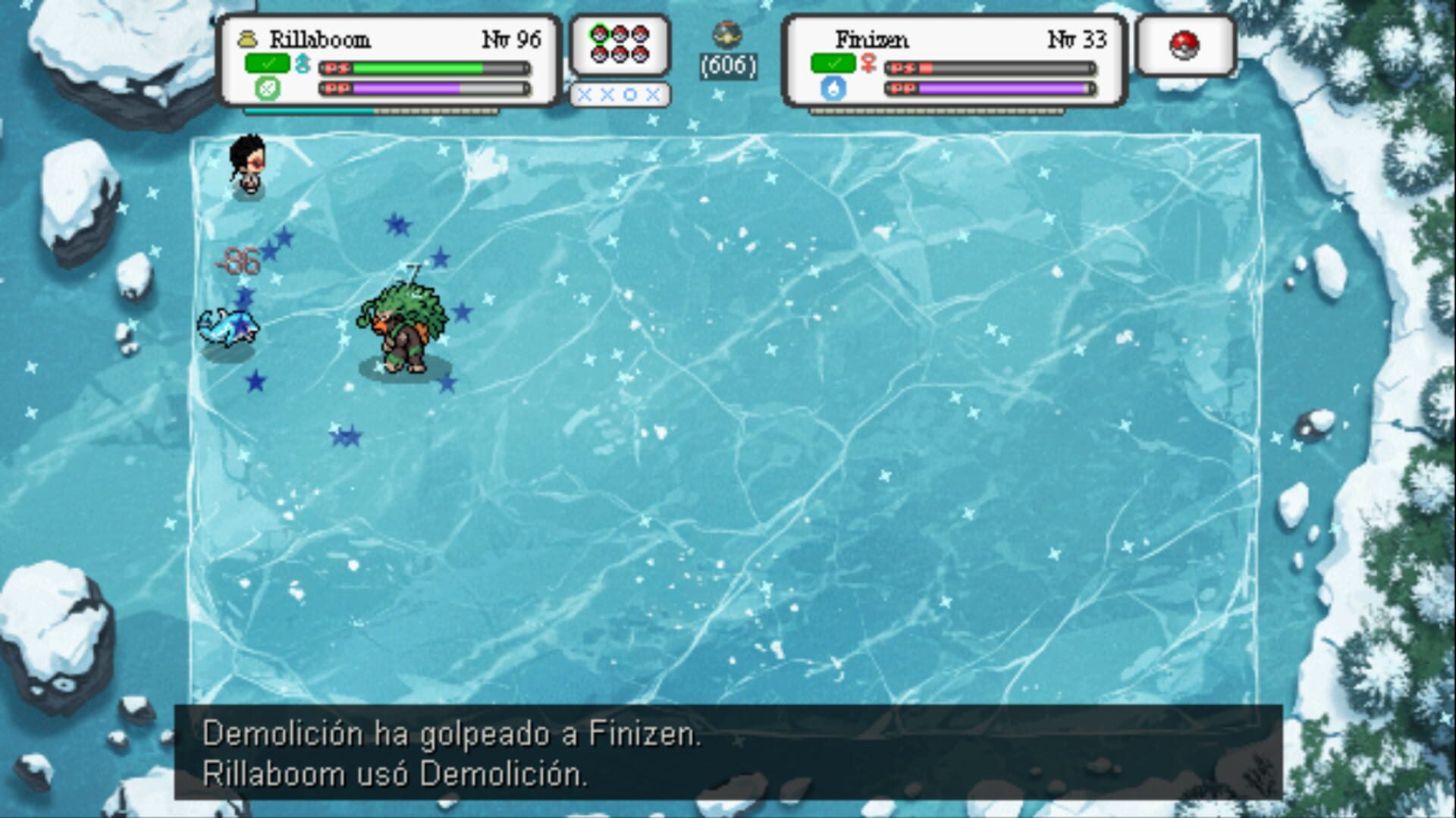Viewport: 1456px width, 818px height.
Task: Select the highlighted first party Poké Ball
Action: coord(599,34)
